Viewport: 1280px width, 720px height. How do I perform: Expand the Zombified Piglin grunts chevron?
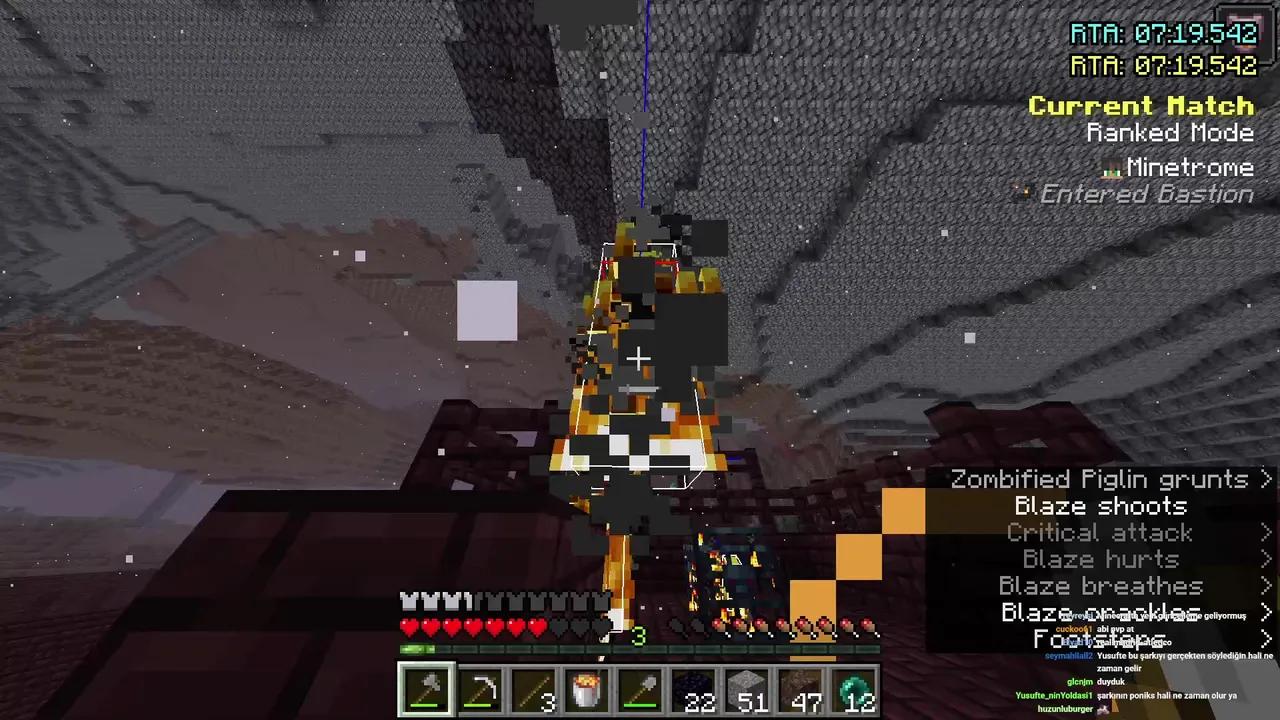tap(1267, 479)
